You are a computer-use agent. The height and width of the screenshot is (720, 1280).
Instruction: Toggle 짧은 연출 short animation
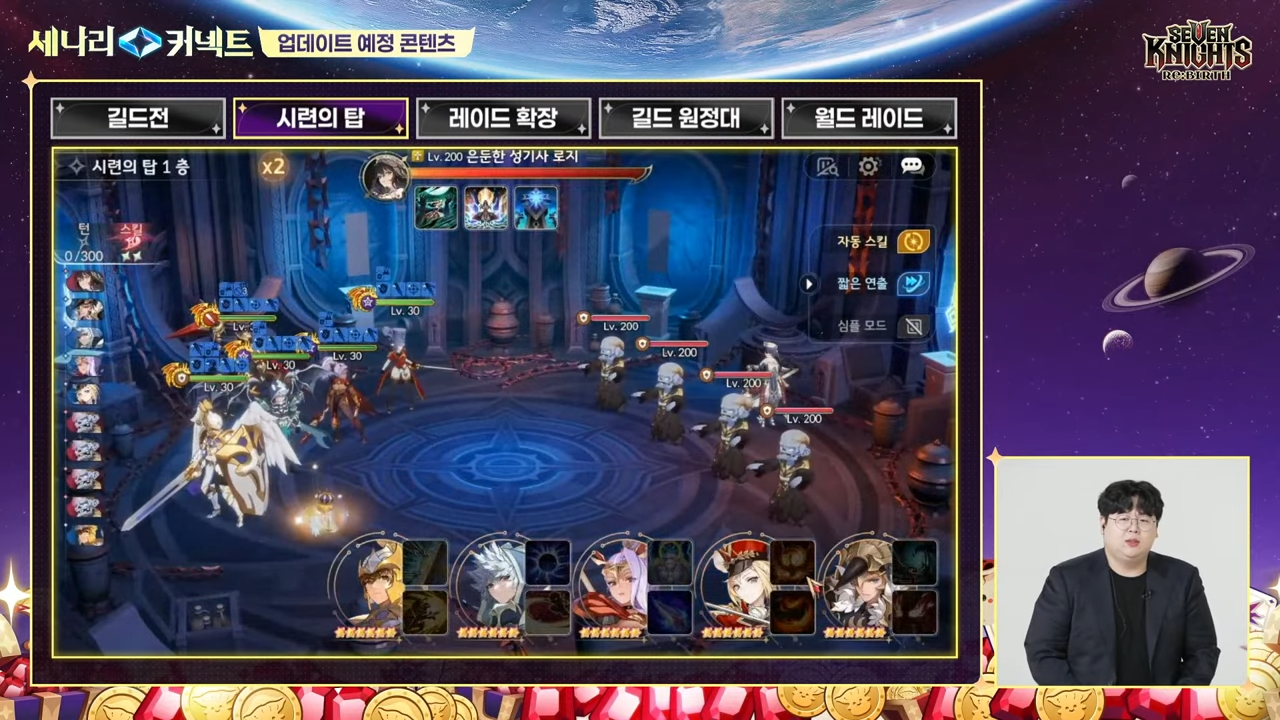coord(913,283)
